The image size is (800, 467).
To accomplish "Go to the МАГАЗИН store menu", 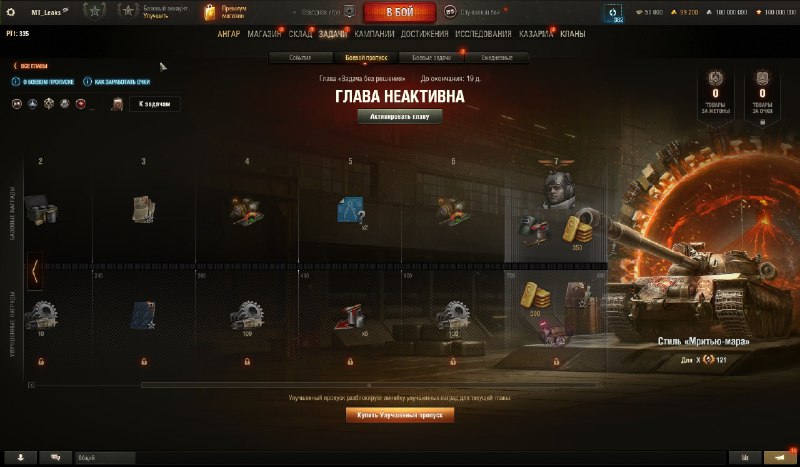I will pyautogui.click(x=264, y=34).
